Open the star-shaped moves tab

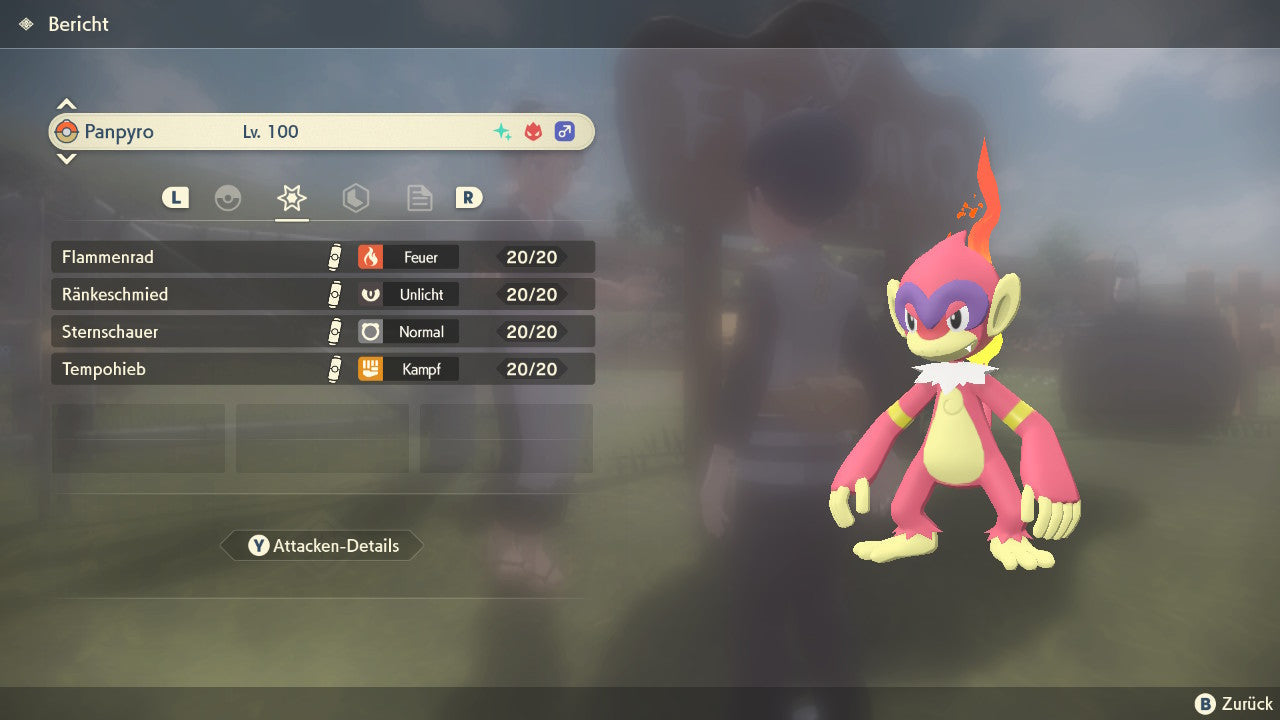click(x=291, y=198)
